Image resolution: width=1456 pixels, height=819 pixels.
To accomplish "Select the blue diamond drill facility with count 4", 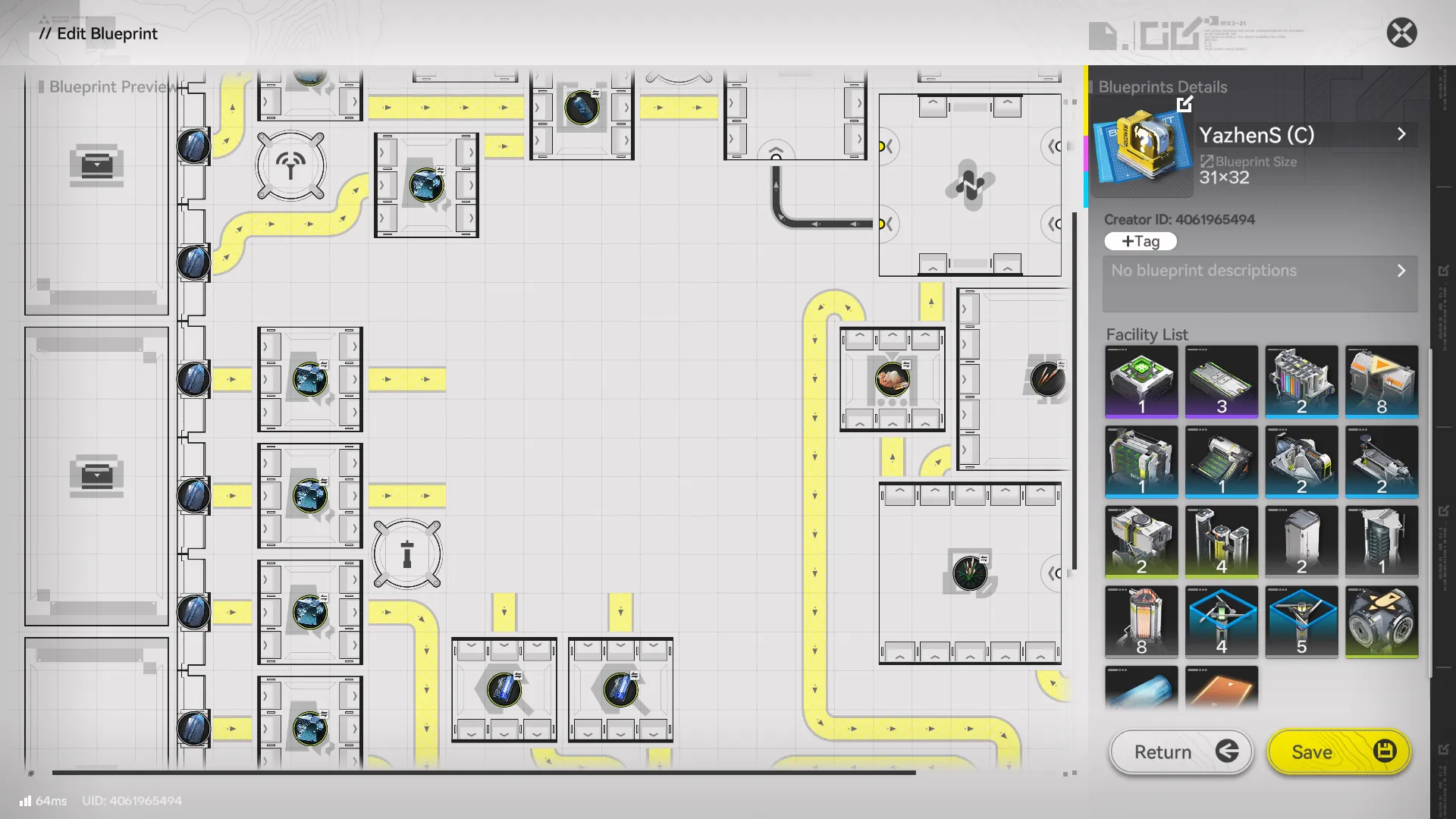I will click(1222, 621).
